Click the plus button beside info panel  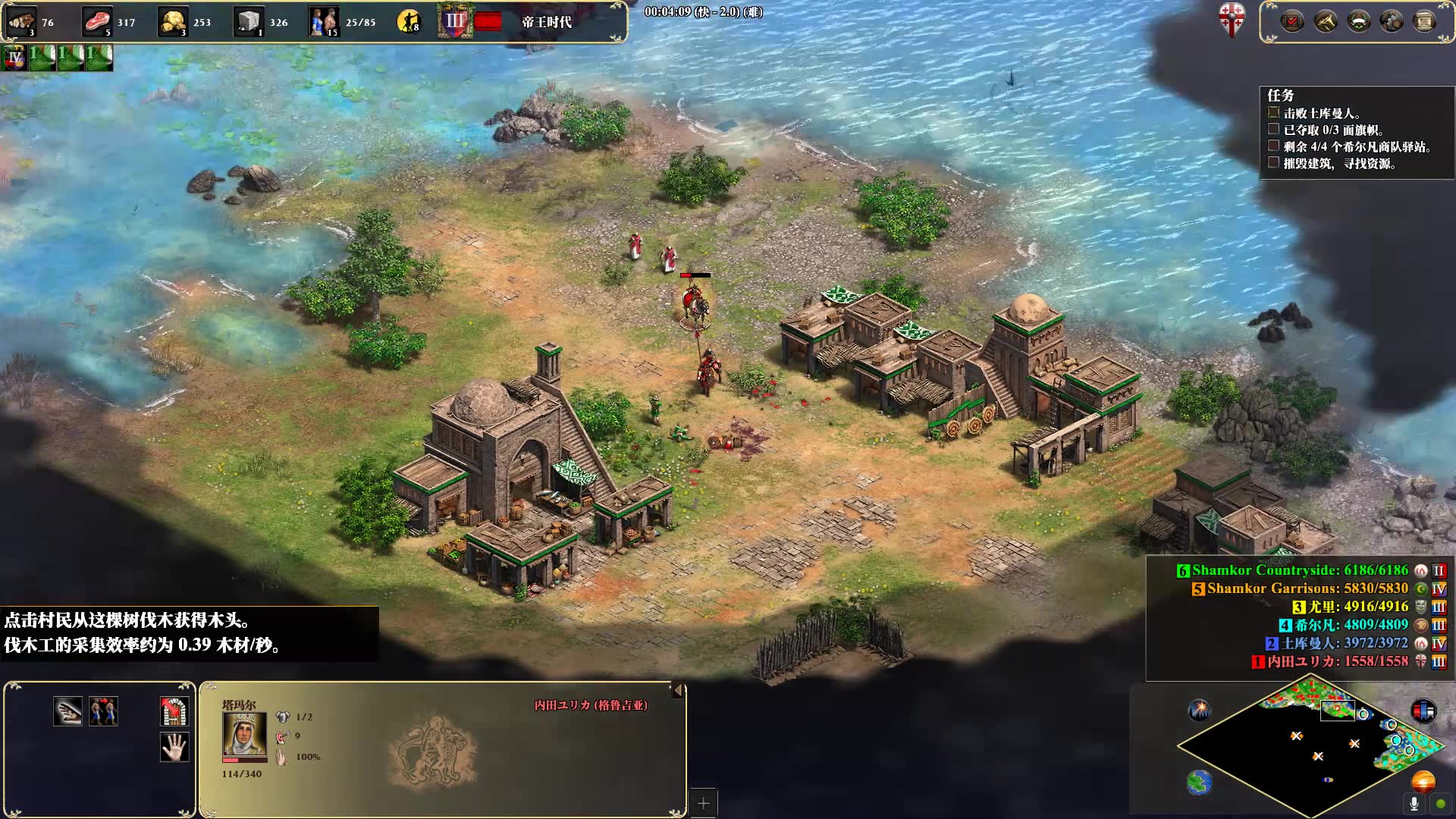tap(703, 803)
